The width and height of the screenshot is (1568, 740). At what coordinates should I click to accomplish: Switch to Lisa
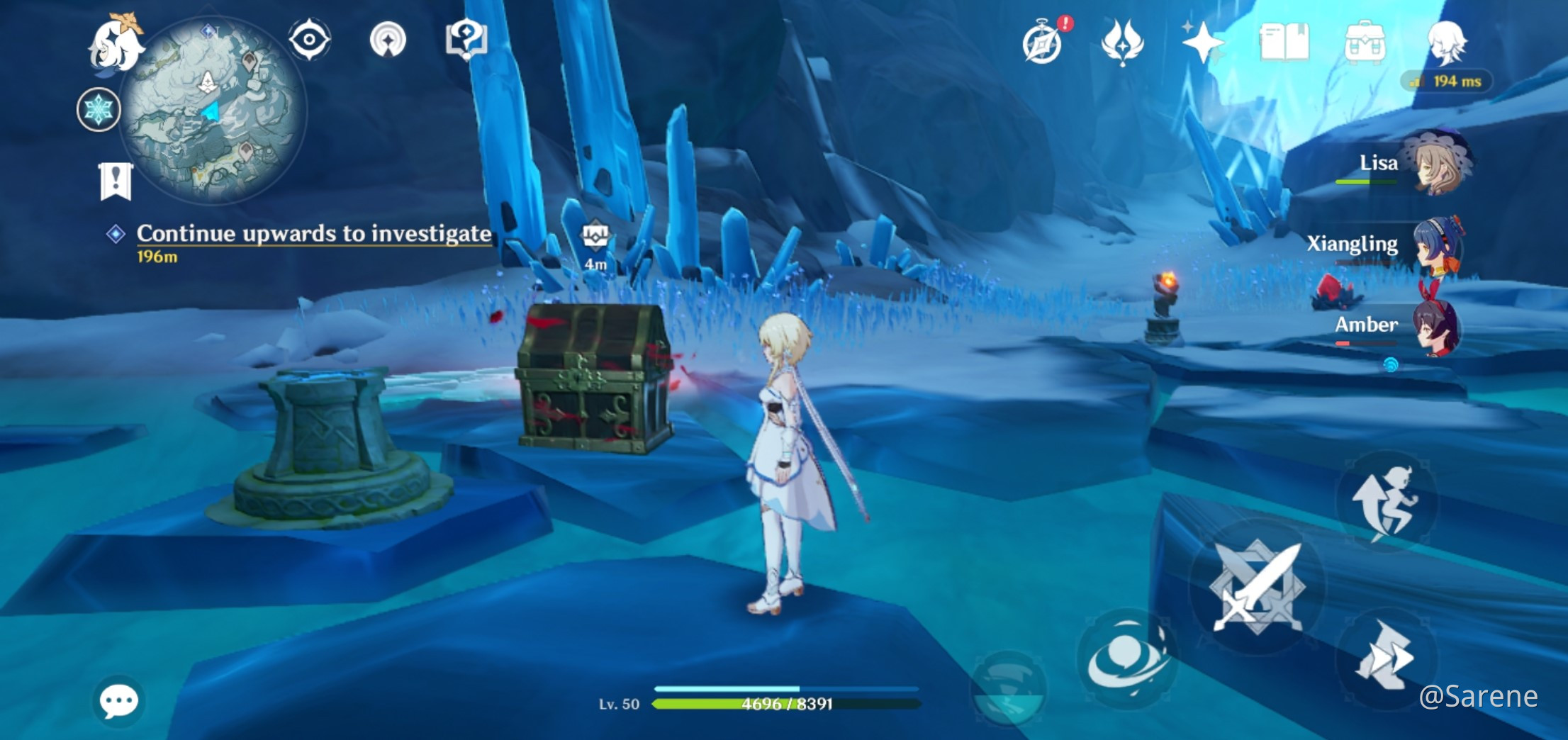(1439, 164)
